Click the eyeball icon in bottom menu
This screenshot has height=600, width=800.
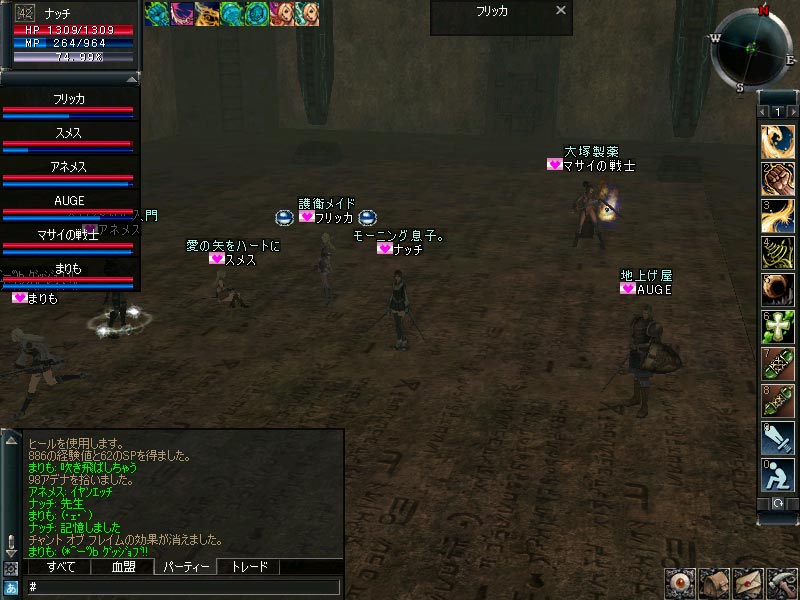click(681, 583)
